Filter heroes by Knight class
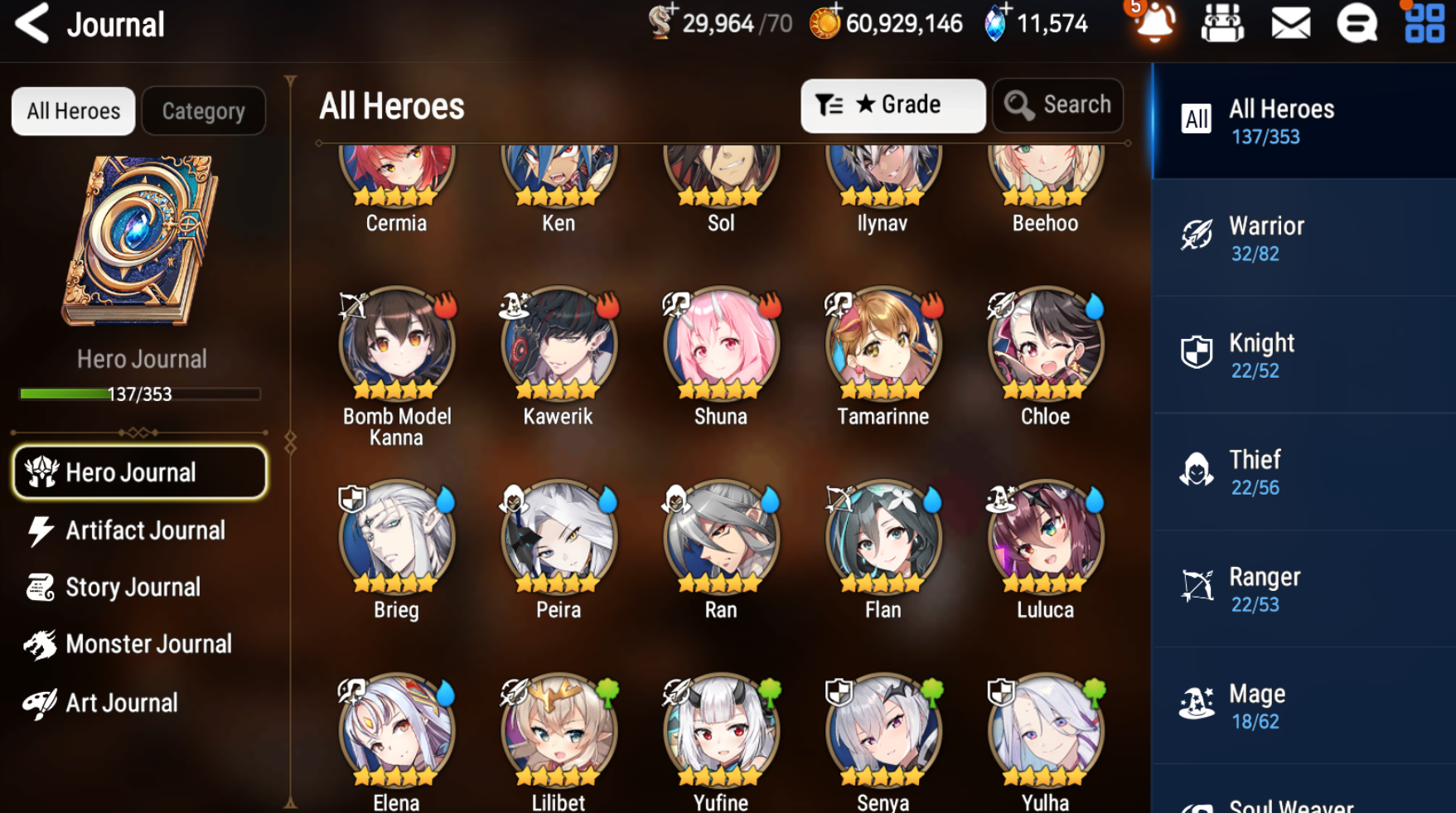Screen dimensions: 1456x813 point(1303,355)
